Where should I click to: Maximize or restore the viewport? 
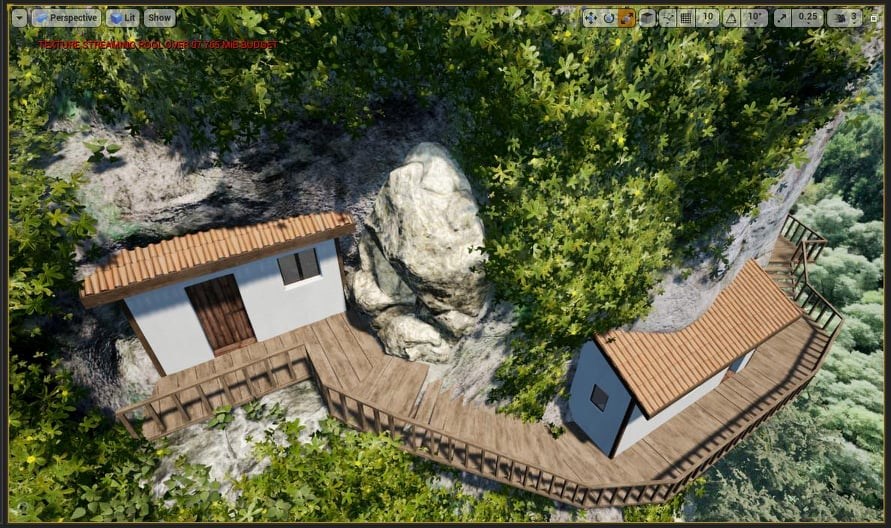point(872,17)
